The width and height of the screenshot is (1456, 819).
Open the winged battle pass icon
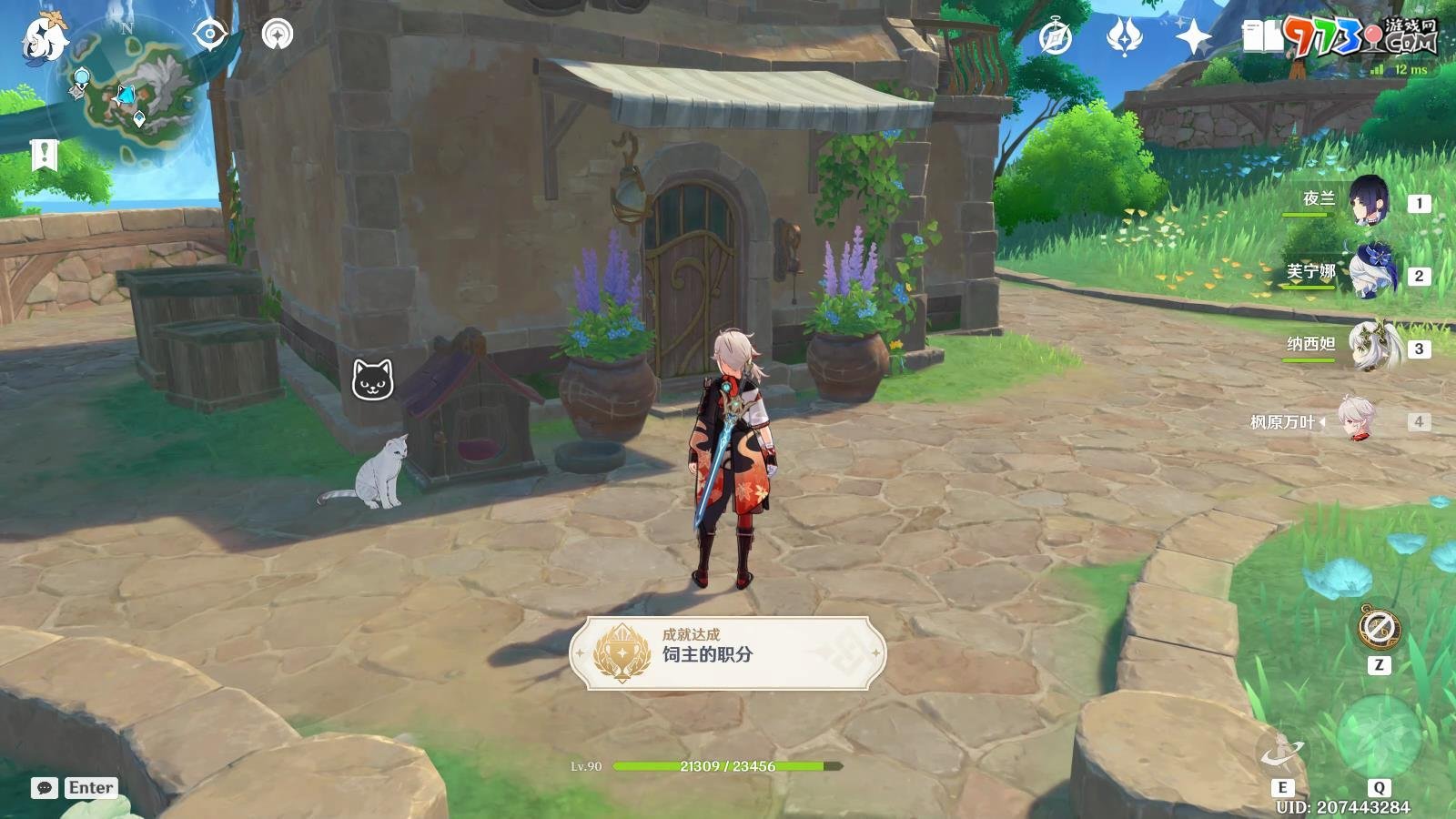[x=1124, y=37]
